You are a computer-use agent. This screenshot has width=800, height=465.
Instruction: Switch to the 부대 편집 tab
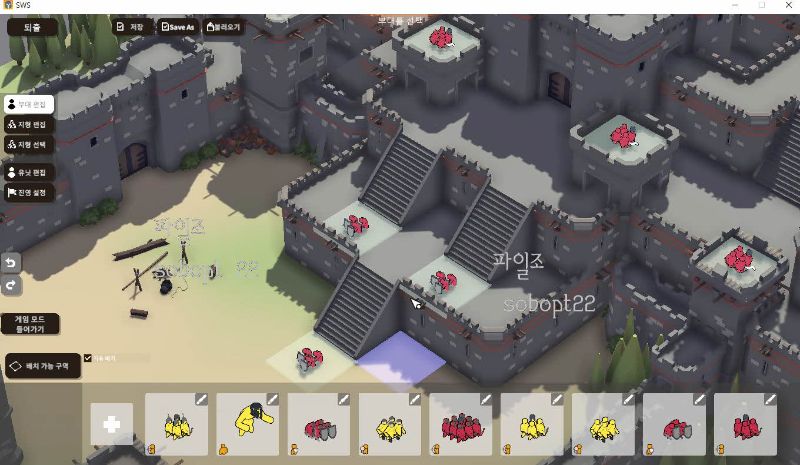(28, 104)
